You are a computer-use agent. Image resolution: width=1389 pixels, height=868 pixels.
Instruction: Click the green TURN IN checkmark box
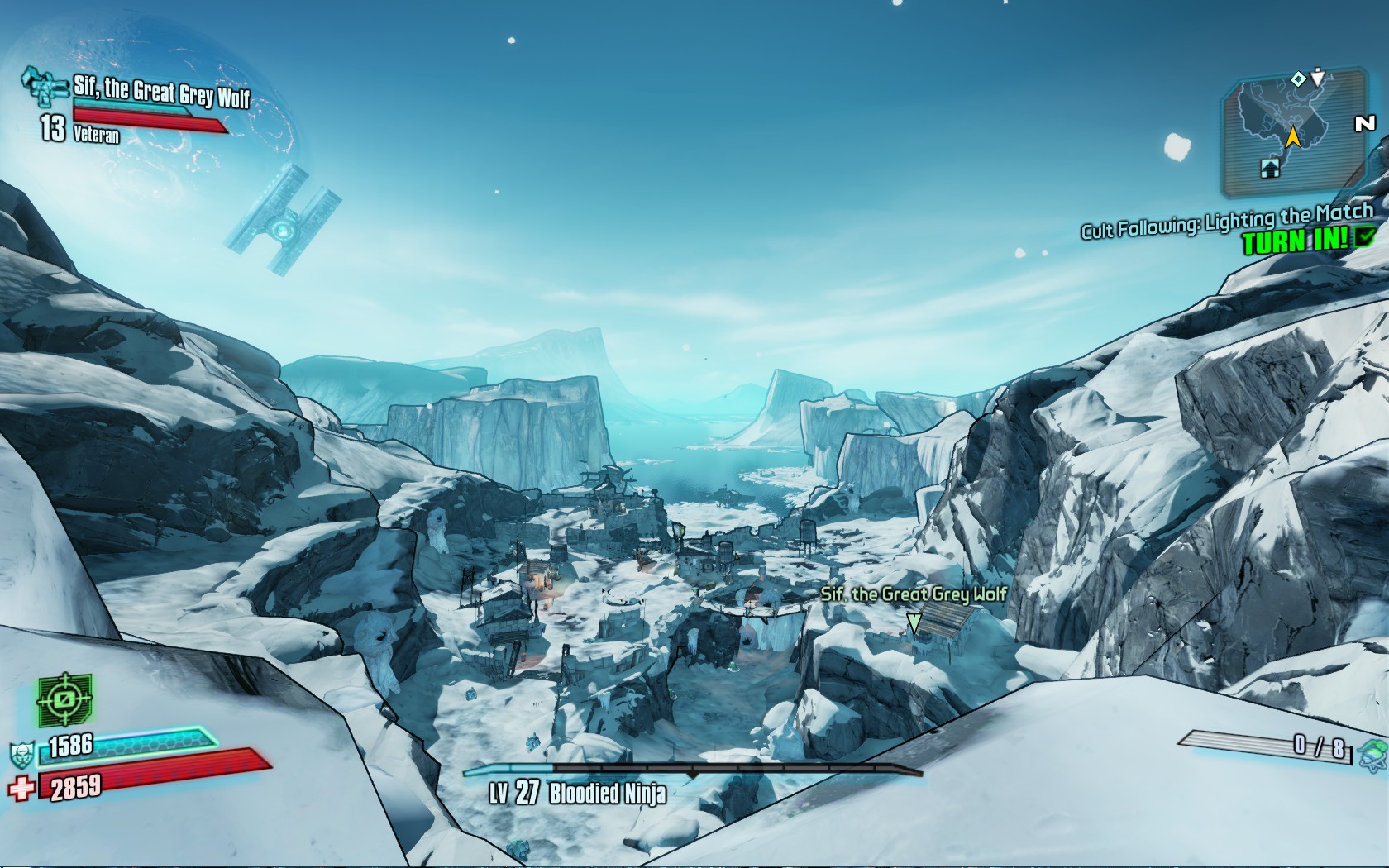click(1365, 236)
